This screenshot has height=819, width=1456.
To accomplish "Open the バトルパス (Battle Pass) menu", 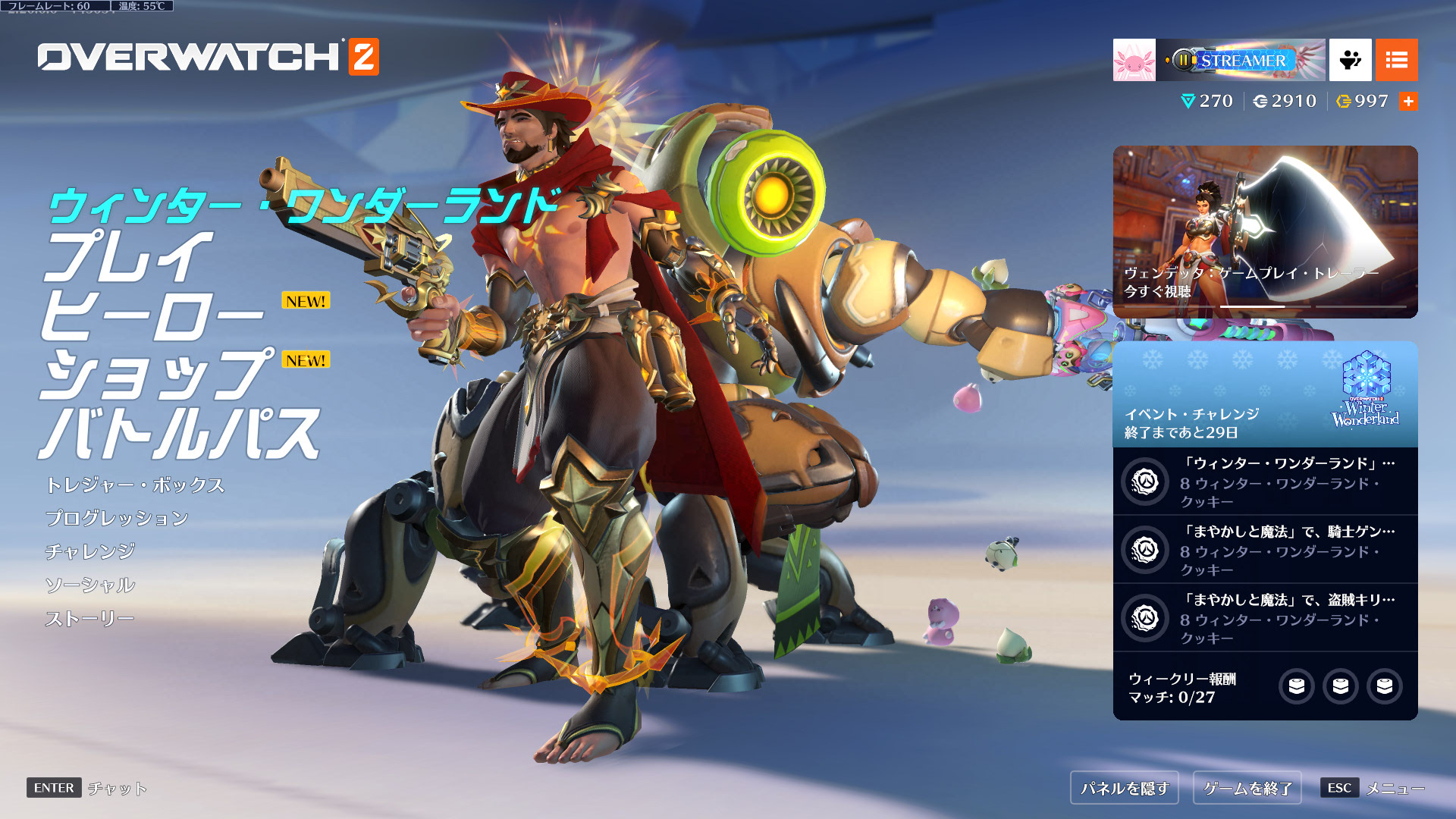I will click(179, 434).
